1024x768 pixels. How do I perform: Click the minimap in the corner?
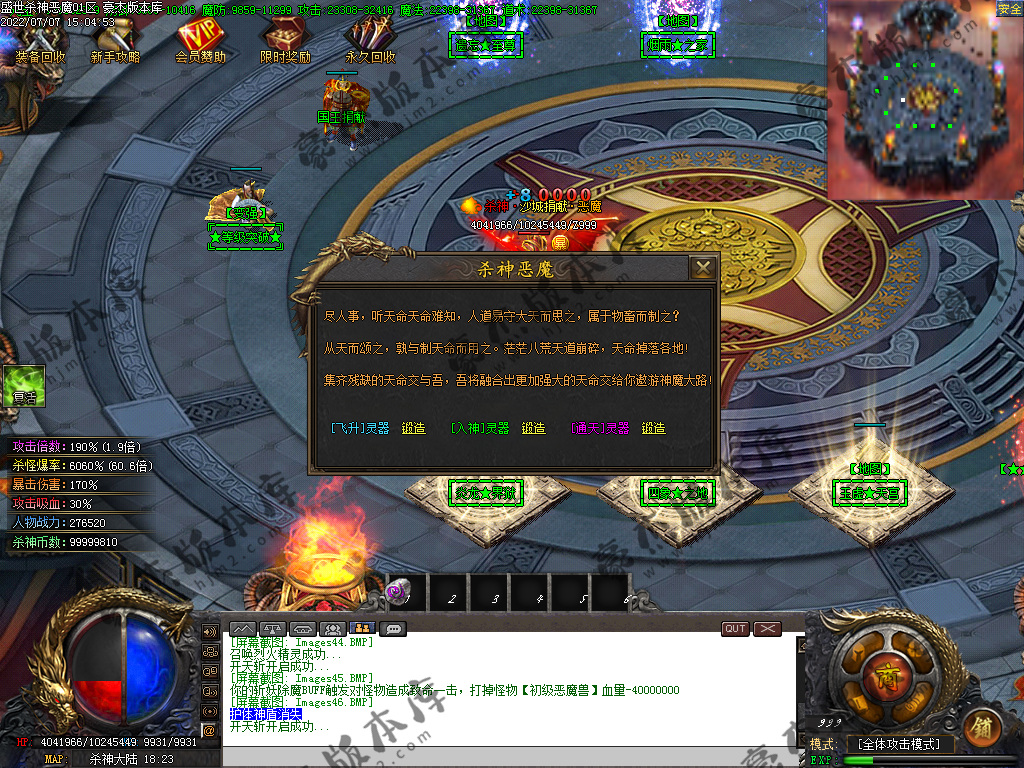(x=925, y=100)
